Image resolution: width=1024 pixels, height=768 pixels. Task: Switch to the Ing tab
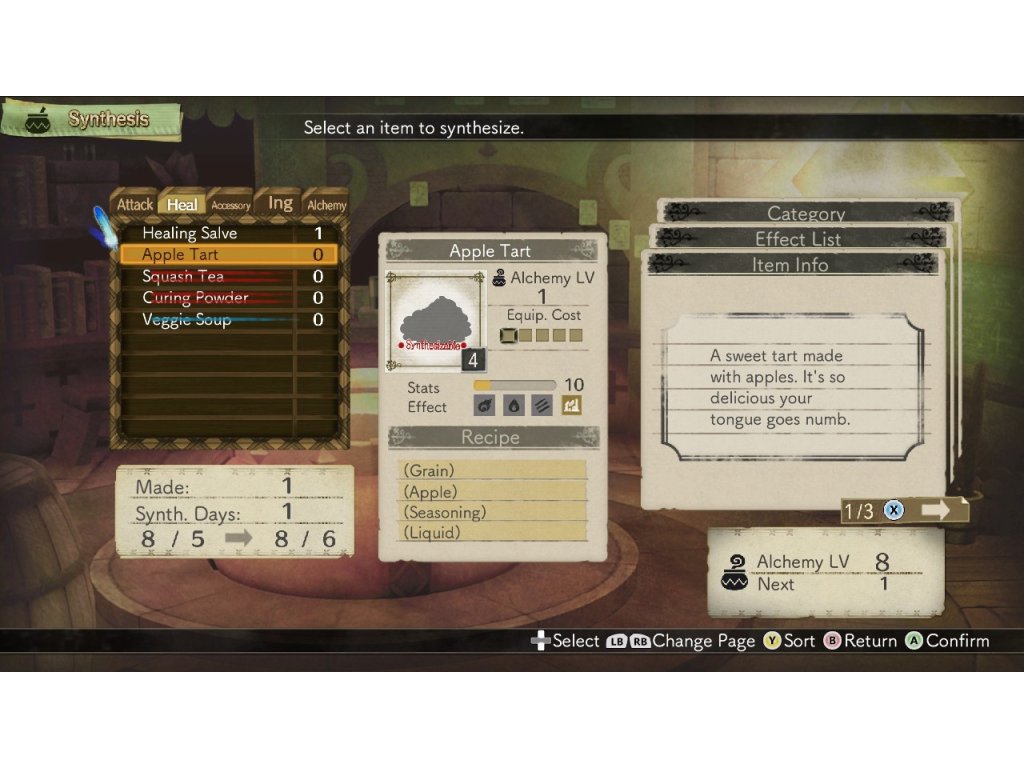click(x=280, y=204)
